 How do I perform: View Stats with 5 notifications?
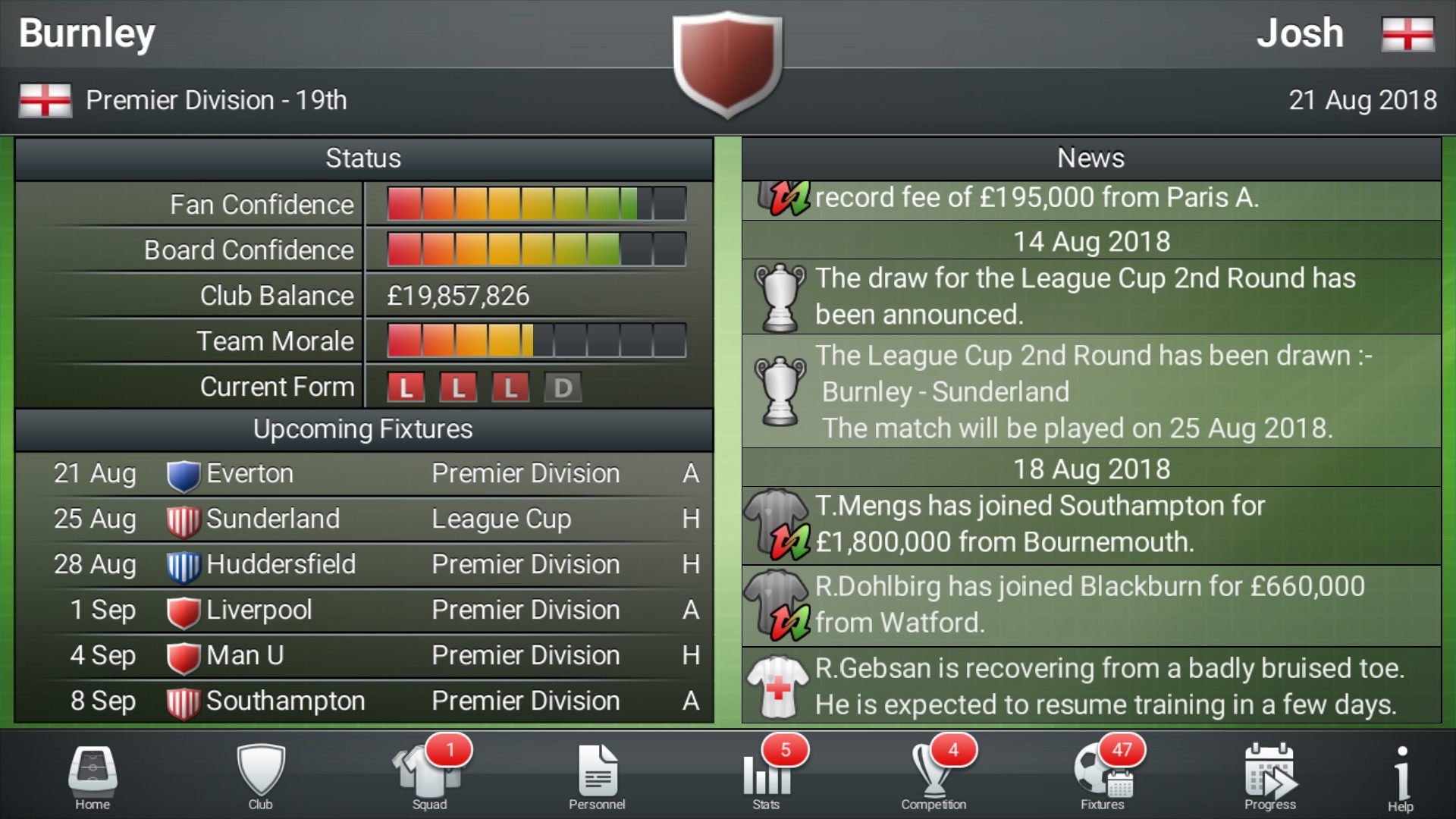766,775
